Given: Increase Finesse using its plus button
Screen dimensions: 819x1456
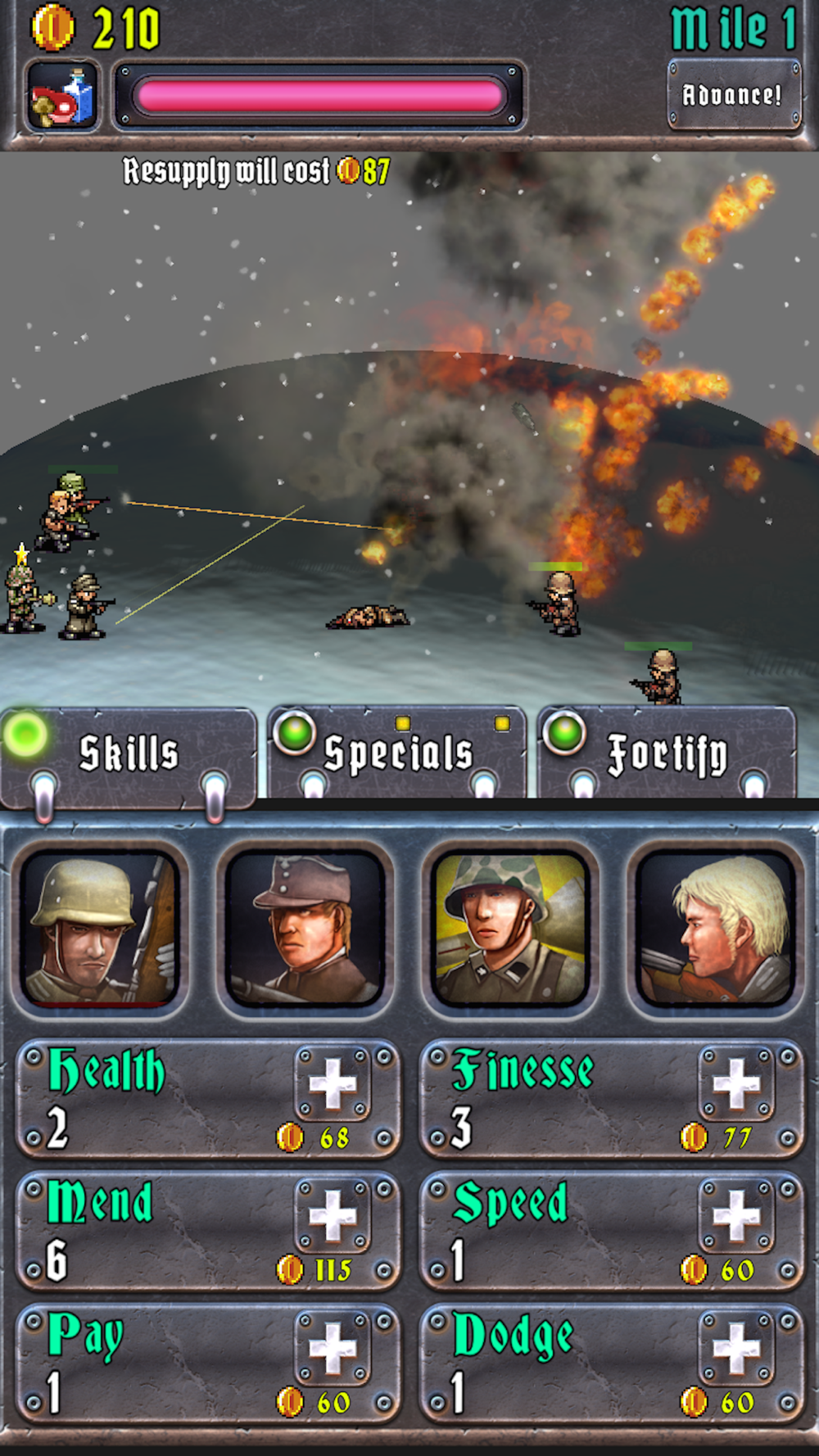Looking at the screenshot, I should [x=736, y=1084].
